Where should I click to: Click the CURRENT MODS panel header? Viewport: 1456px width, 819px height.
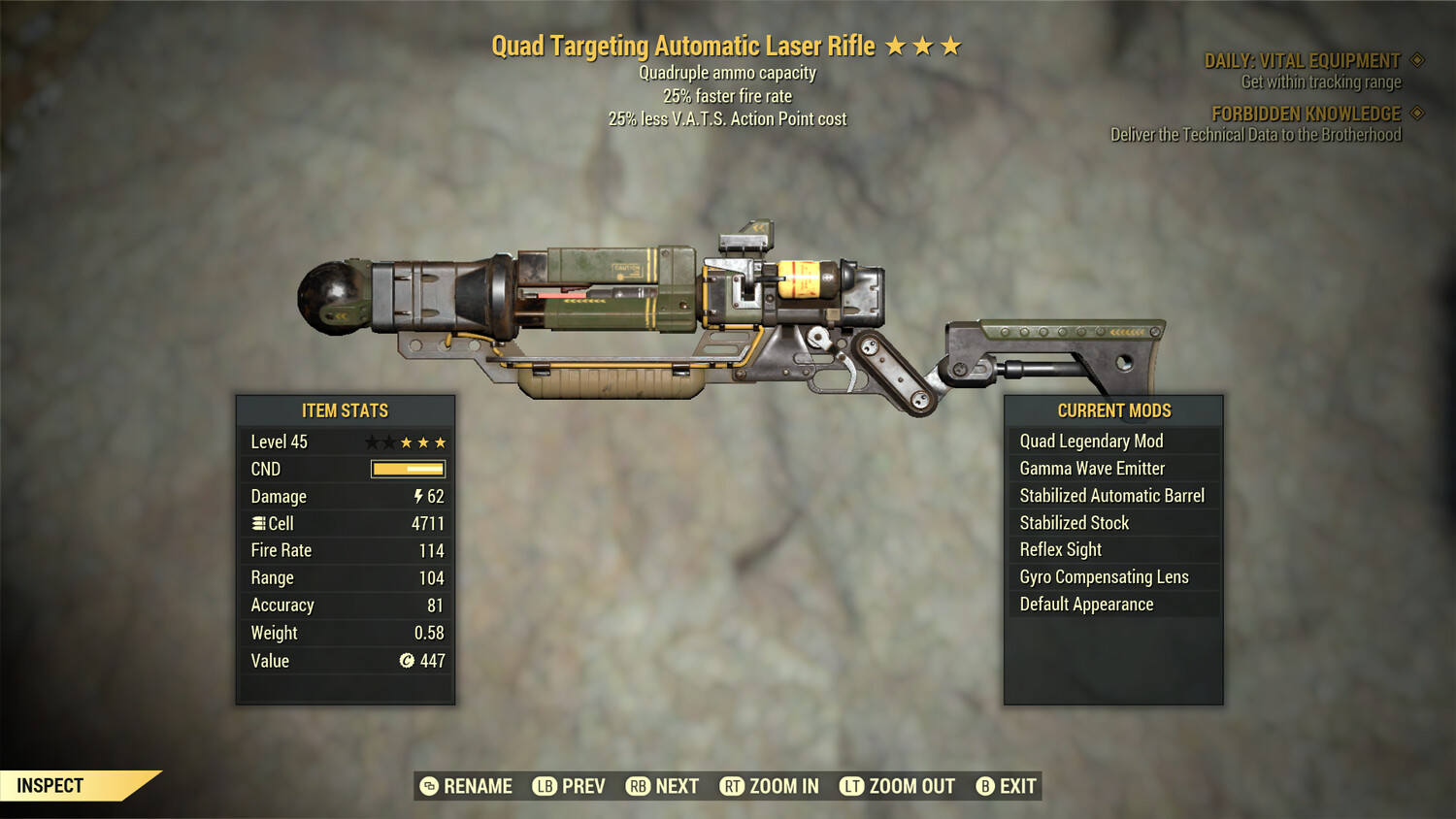tap(1112, 410)
